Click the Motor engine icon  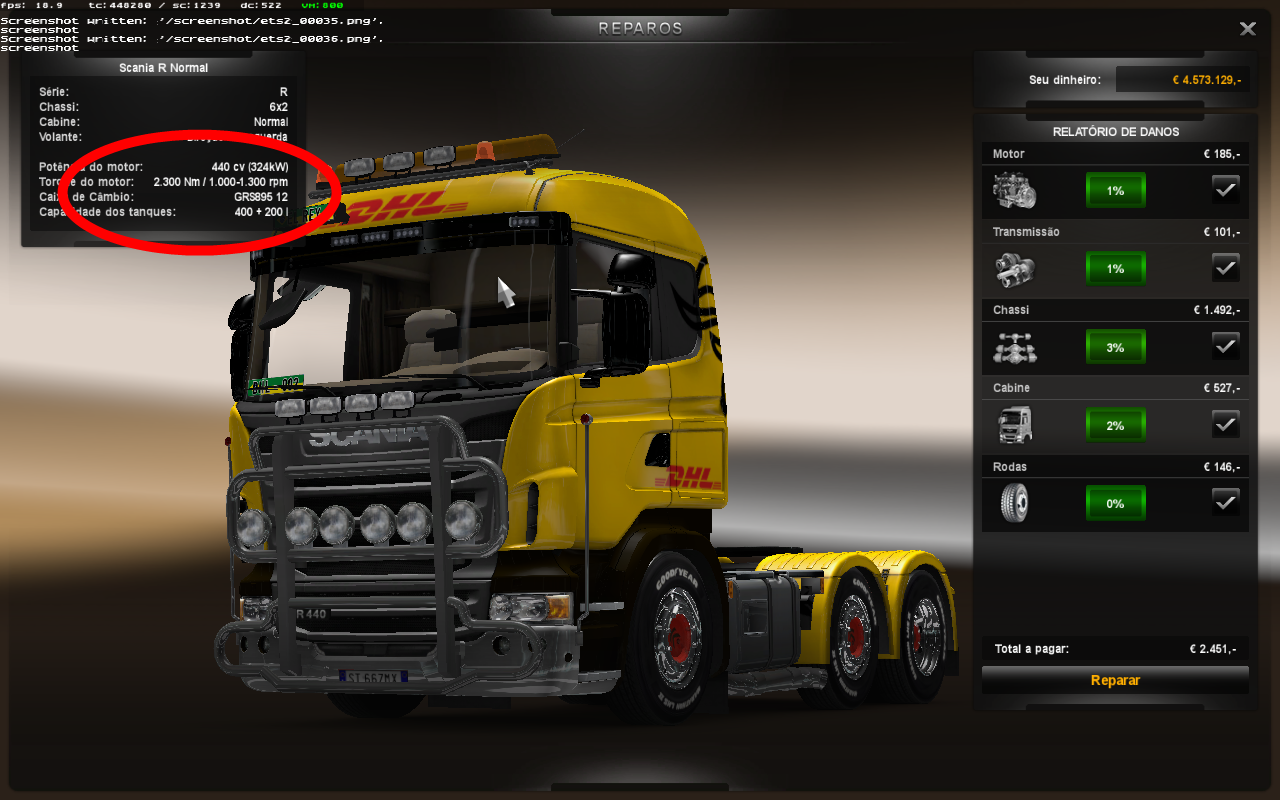coord(1013,189)
